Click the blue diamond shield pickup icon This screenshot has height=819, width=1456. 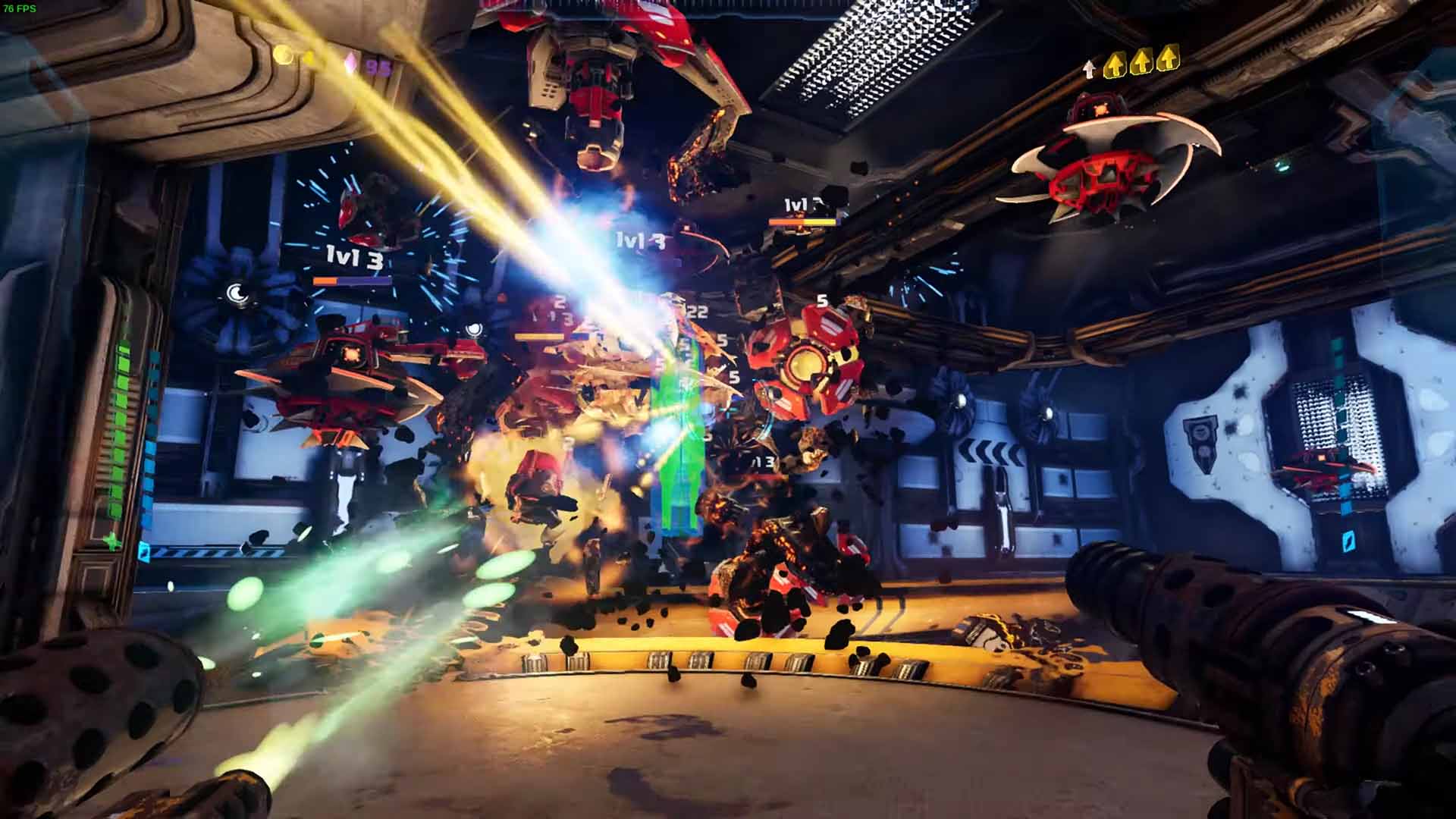144,551
